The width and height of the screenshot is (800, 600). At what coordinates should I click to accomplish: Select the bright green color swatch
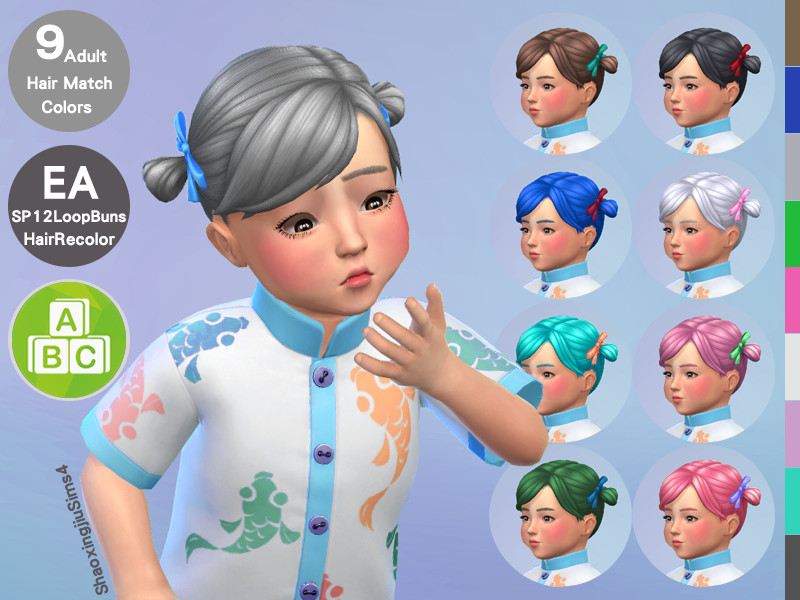[x=792, y=233]
